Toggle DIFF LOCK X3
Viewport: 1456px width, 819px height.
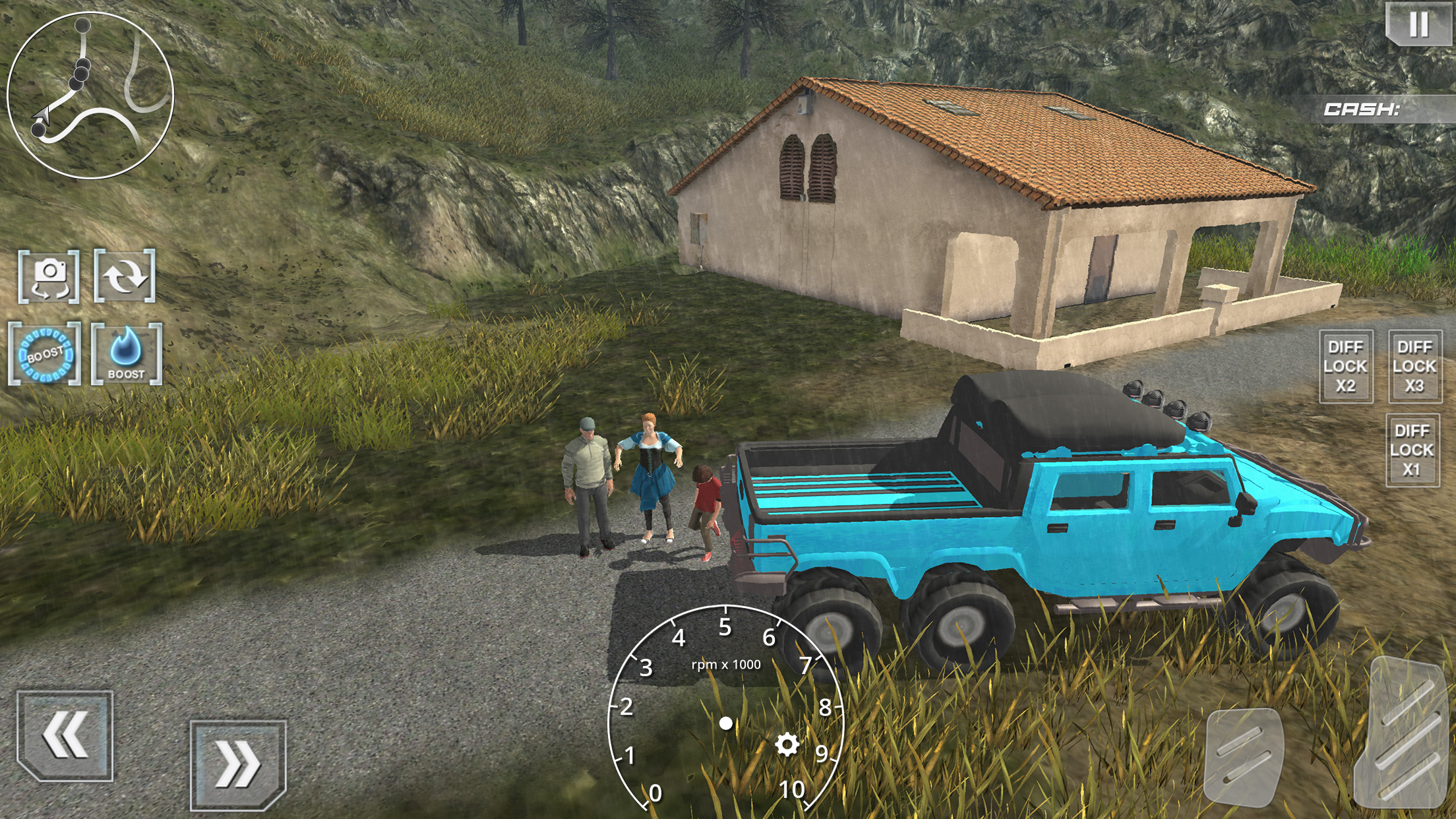(1414, 366)
